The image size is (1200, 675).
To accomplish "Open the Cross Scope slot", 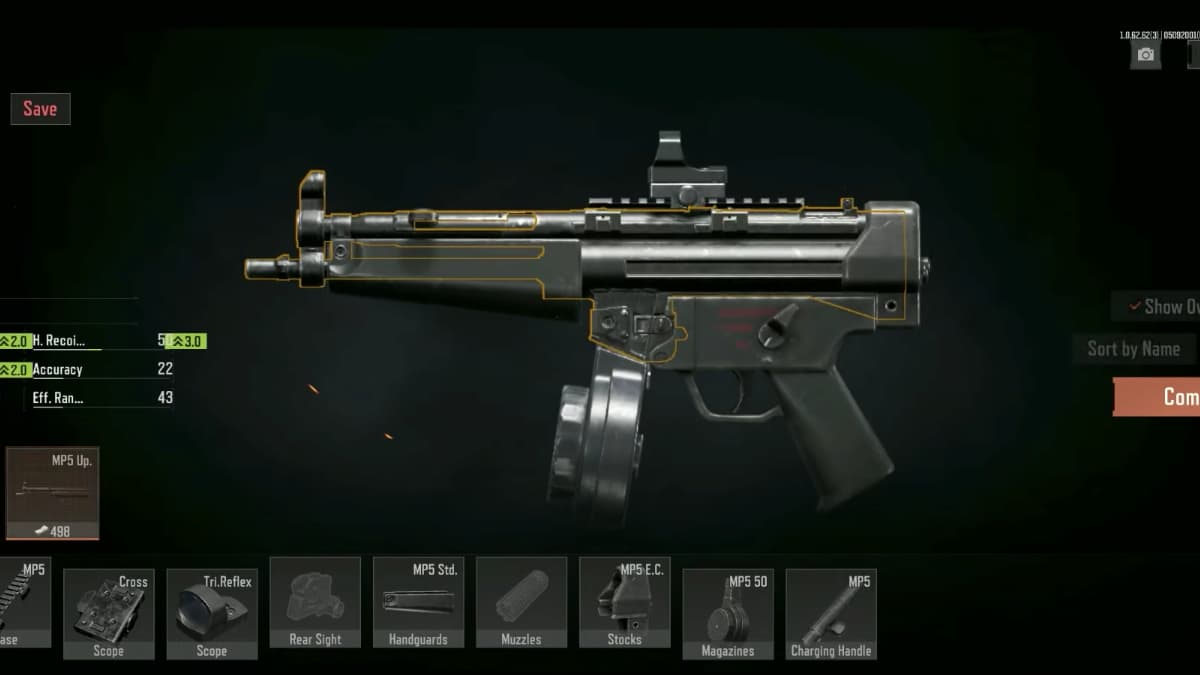I will pos(108,614).
